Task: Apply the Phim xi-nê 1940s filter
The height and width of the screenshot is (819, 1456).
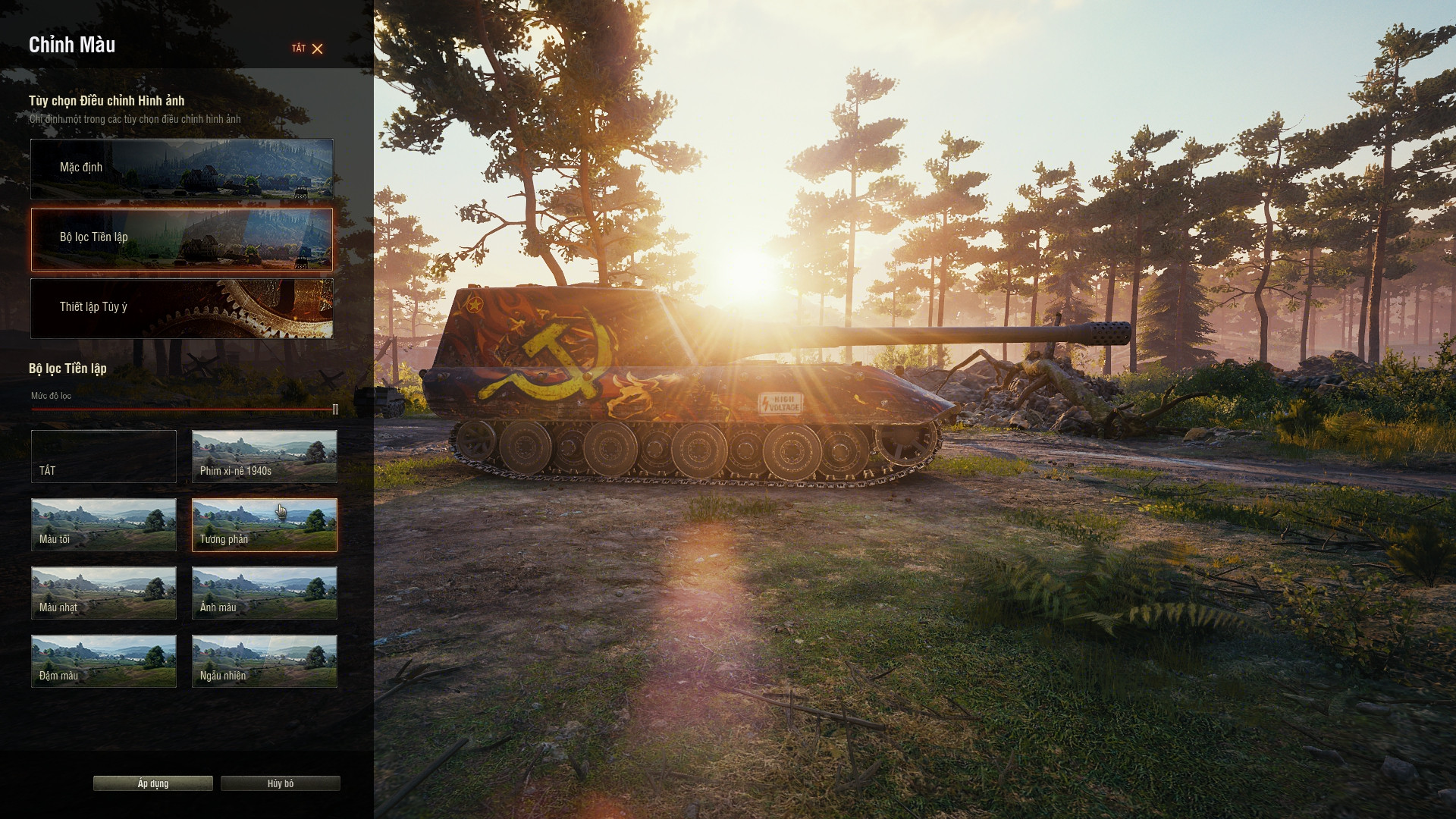Action: (x=264, y=456)
